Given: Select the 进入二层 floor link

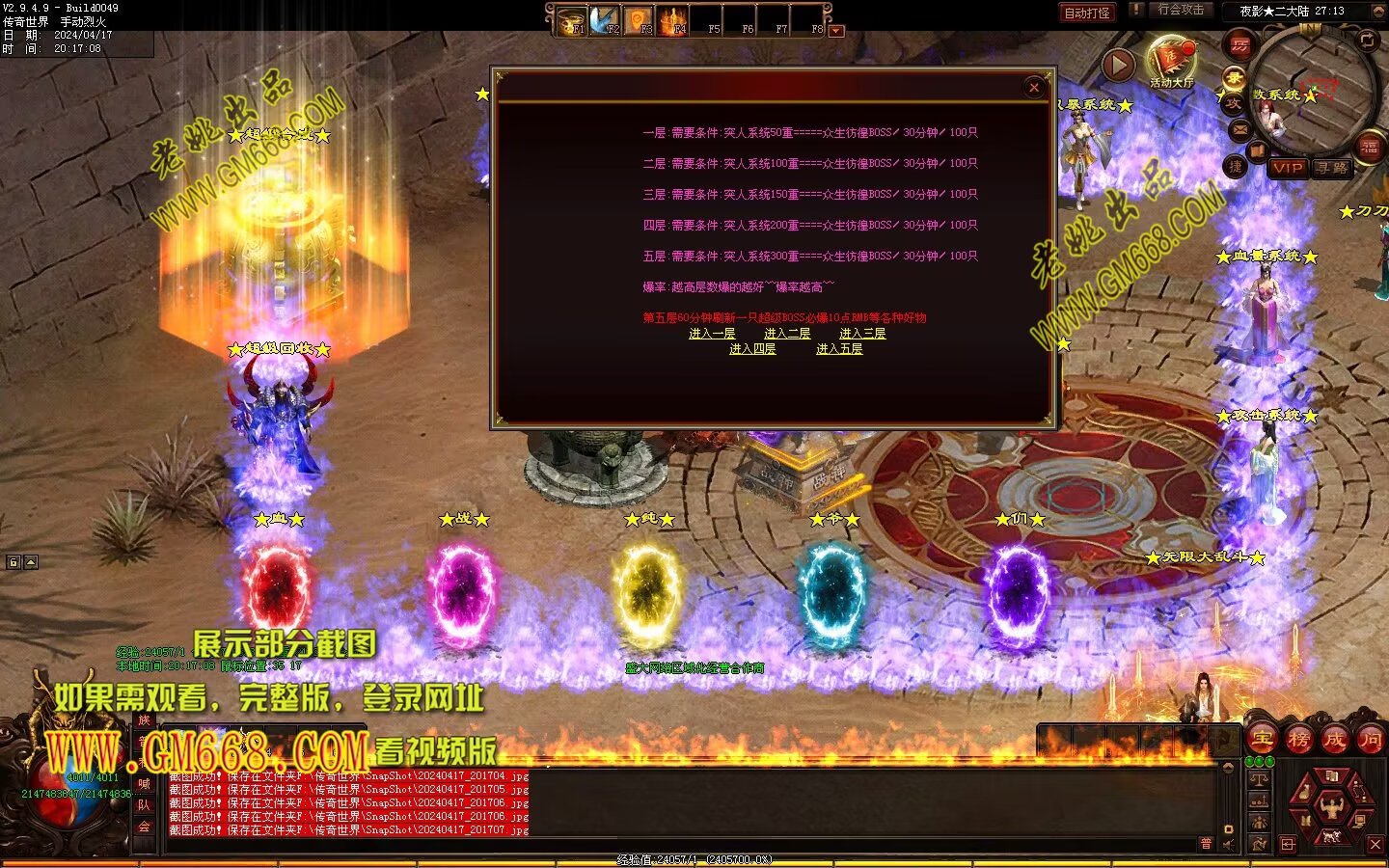Looking at the screenshot, I should tap(787, 334).
